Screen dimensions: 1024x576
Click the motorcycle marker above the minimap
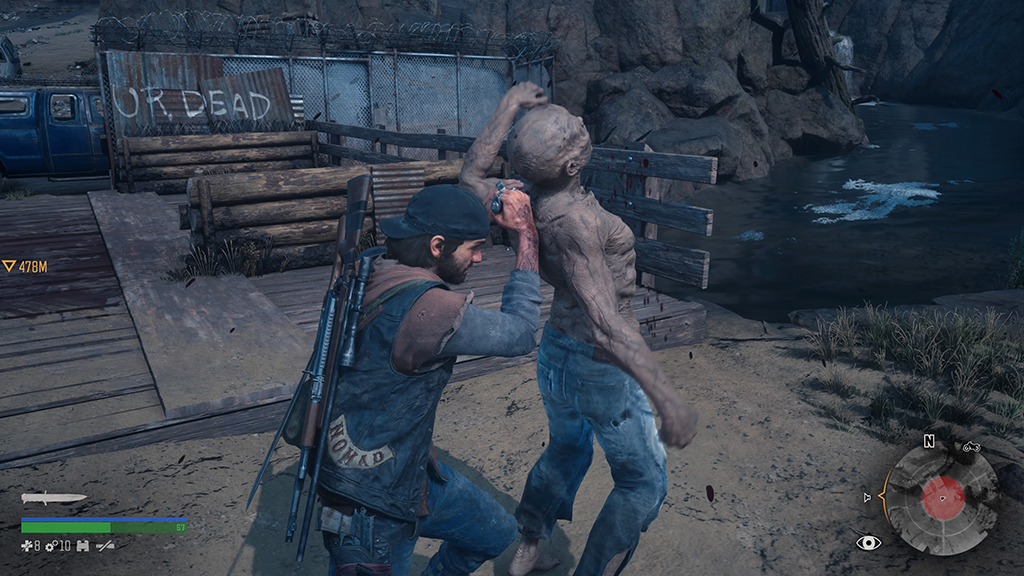click(x=971, y=447)
